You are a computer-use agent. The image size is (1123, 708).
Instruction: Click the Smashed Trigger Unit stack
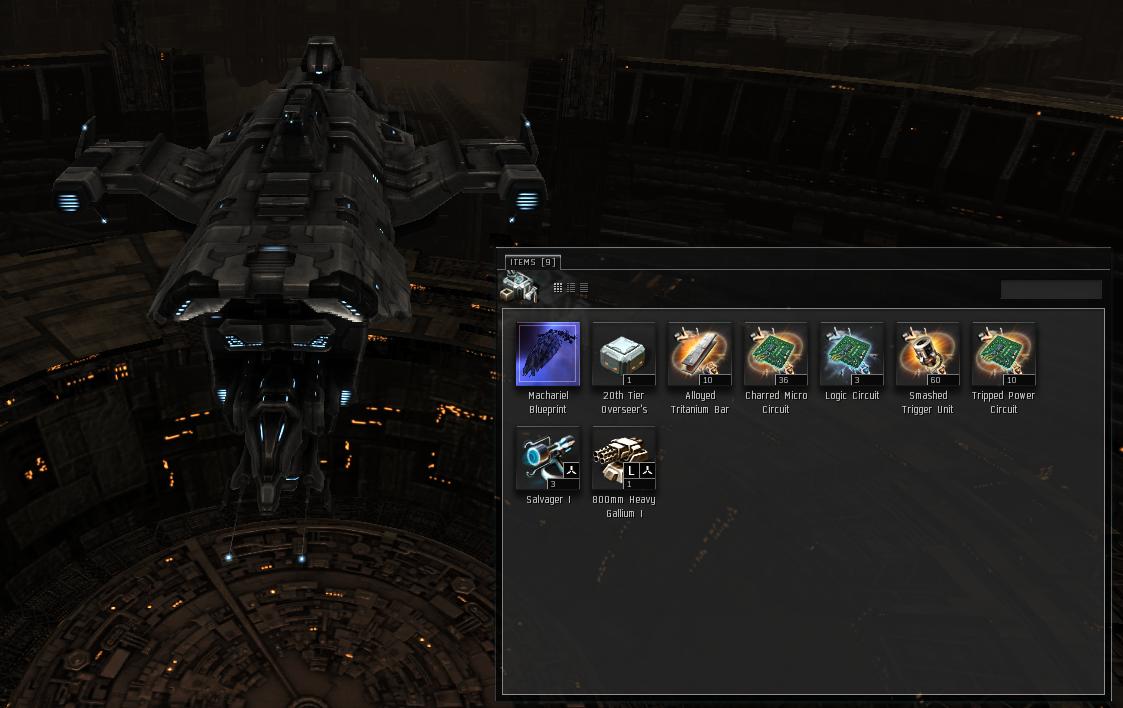(x=928, y=354)
